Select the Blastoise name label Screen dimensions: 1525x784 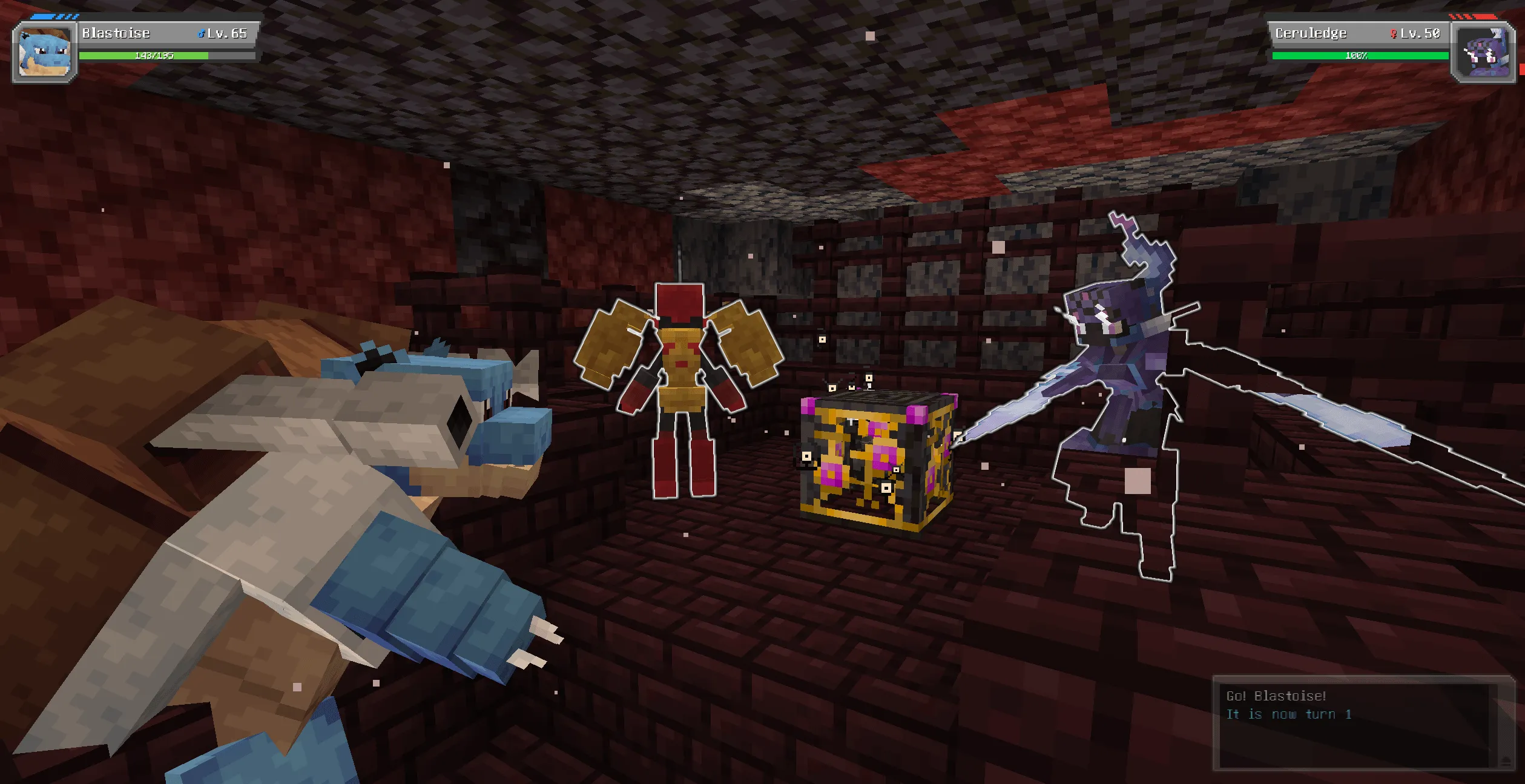115,33
